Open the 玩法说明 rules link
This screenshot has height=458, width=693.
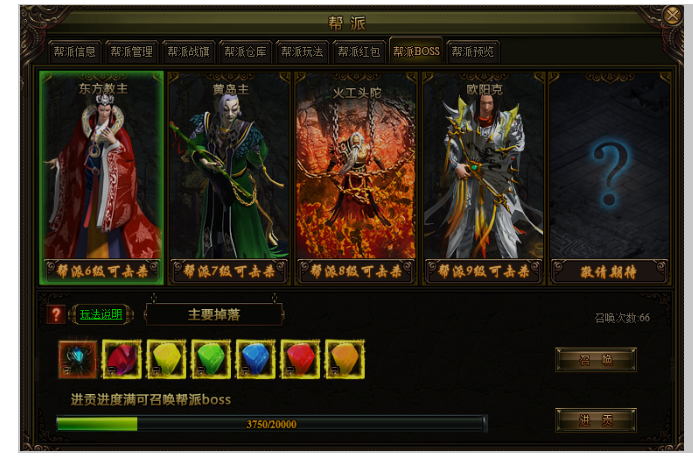(x=101, y=314)
